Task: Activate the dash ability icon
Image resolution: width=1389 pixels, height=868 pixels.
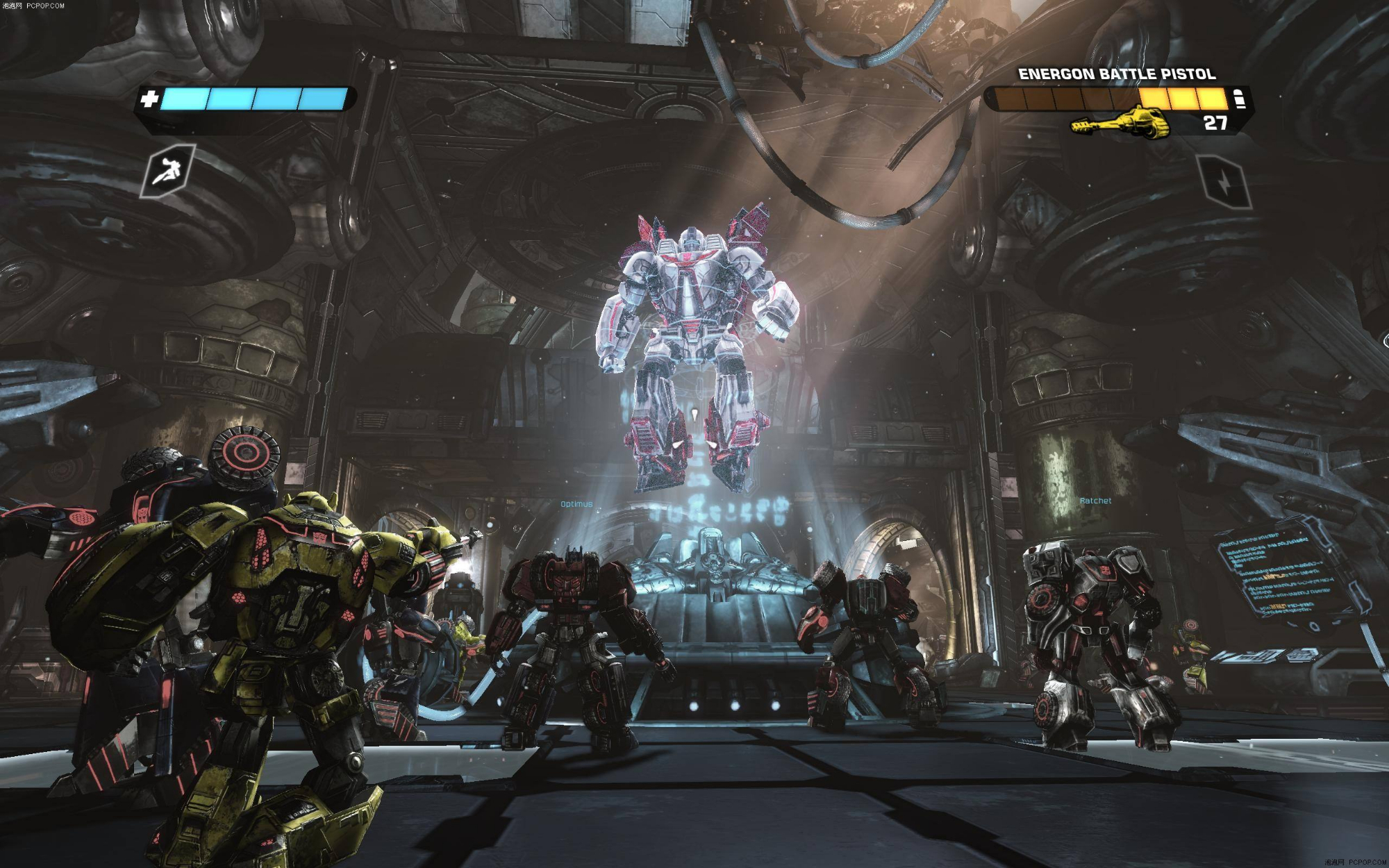Action: point(169,171)
